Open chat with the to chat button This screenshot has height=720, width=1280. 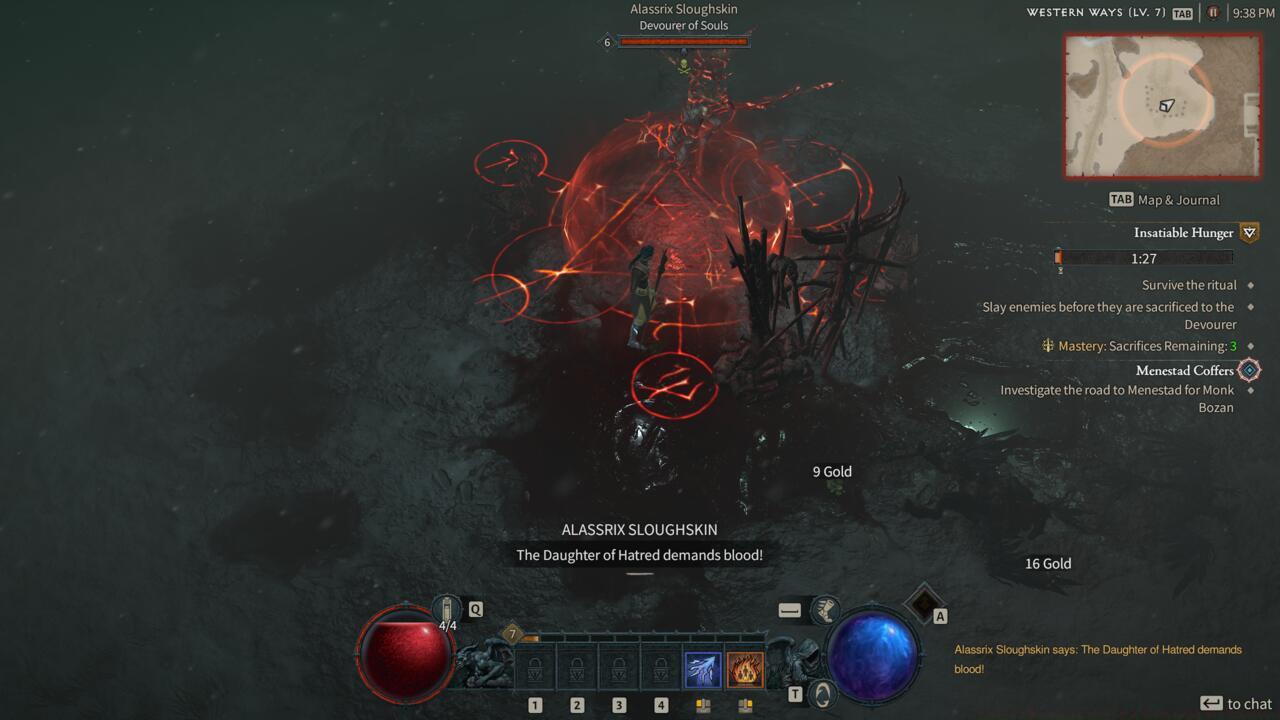tap(1234, 703)
